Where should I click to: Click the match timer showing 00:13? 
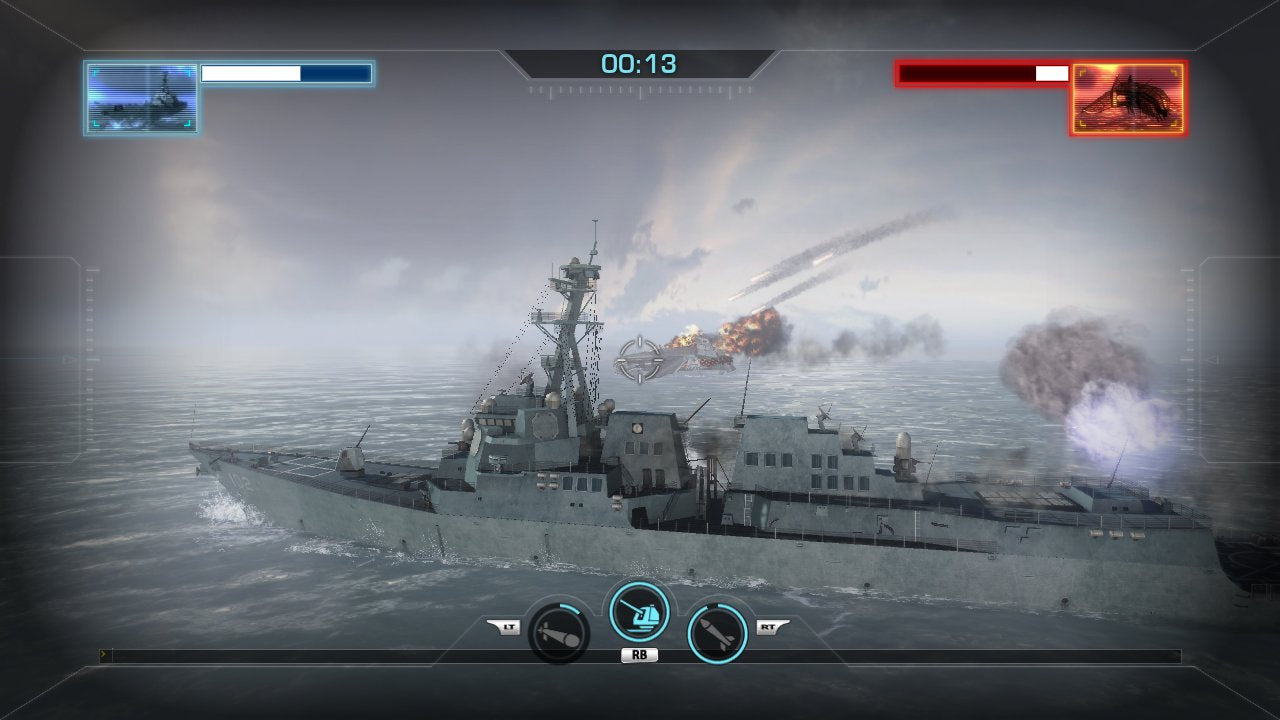tap(640, 62)
